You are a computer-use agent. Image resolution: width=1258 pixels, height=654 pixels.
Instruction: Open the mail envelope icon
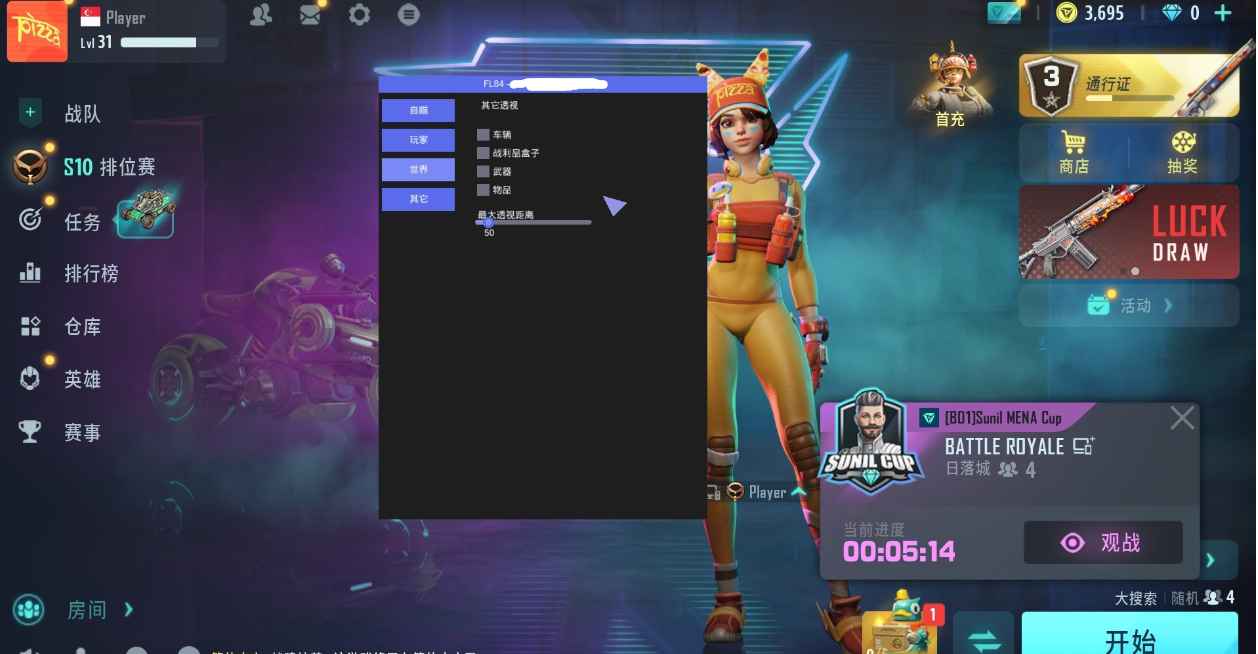pos(311,15)
